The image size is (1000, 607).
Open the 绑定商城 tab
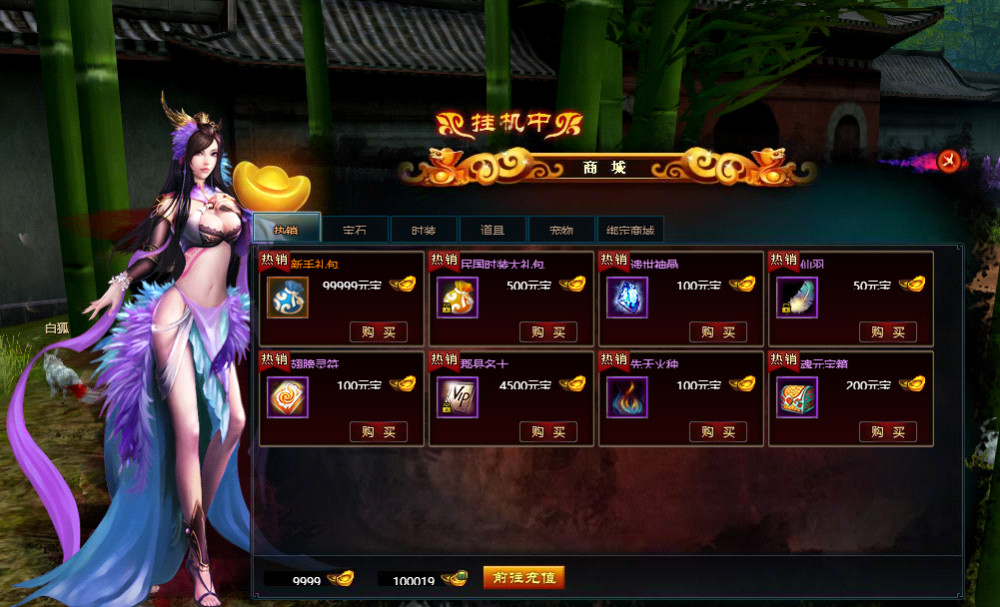point(630,230)
